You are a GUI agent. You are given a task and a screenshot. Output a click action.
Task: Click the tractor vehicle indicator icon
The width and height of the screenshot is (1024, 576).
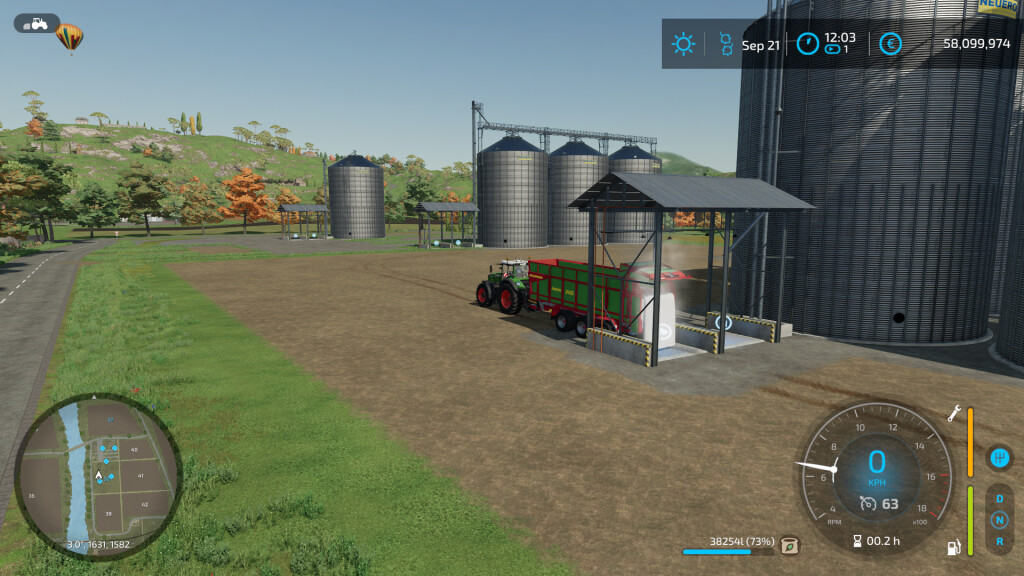(x=37, y=23)
